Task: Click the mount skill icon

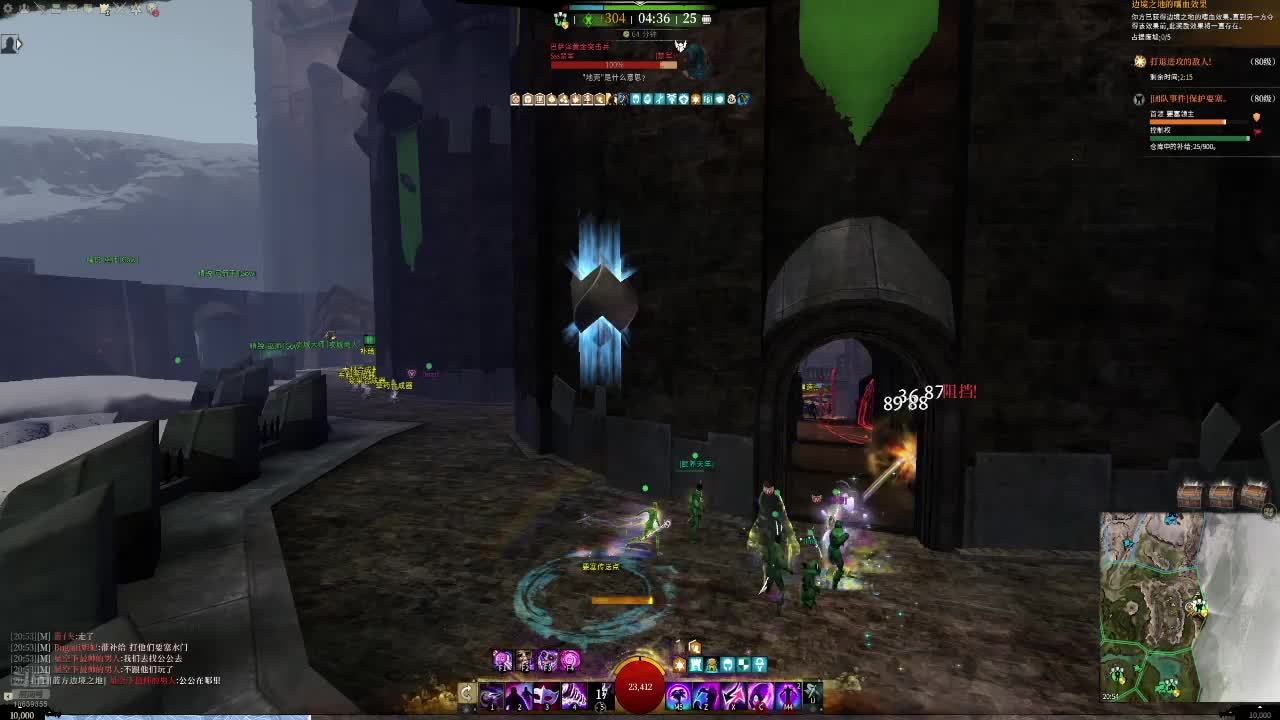Action: [x=813, y=693]
